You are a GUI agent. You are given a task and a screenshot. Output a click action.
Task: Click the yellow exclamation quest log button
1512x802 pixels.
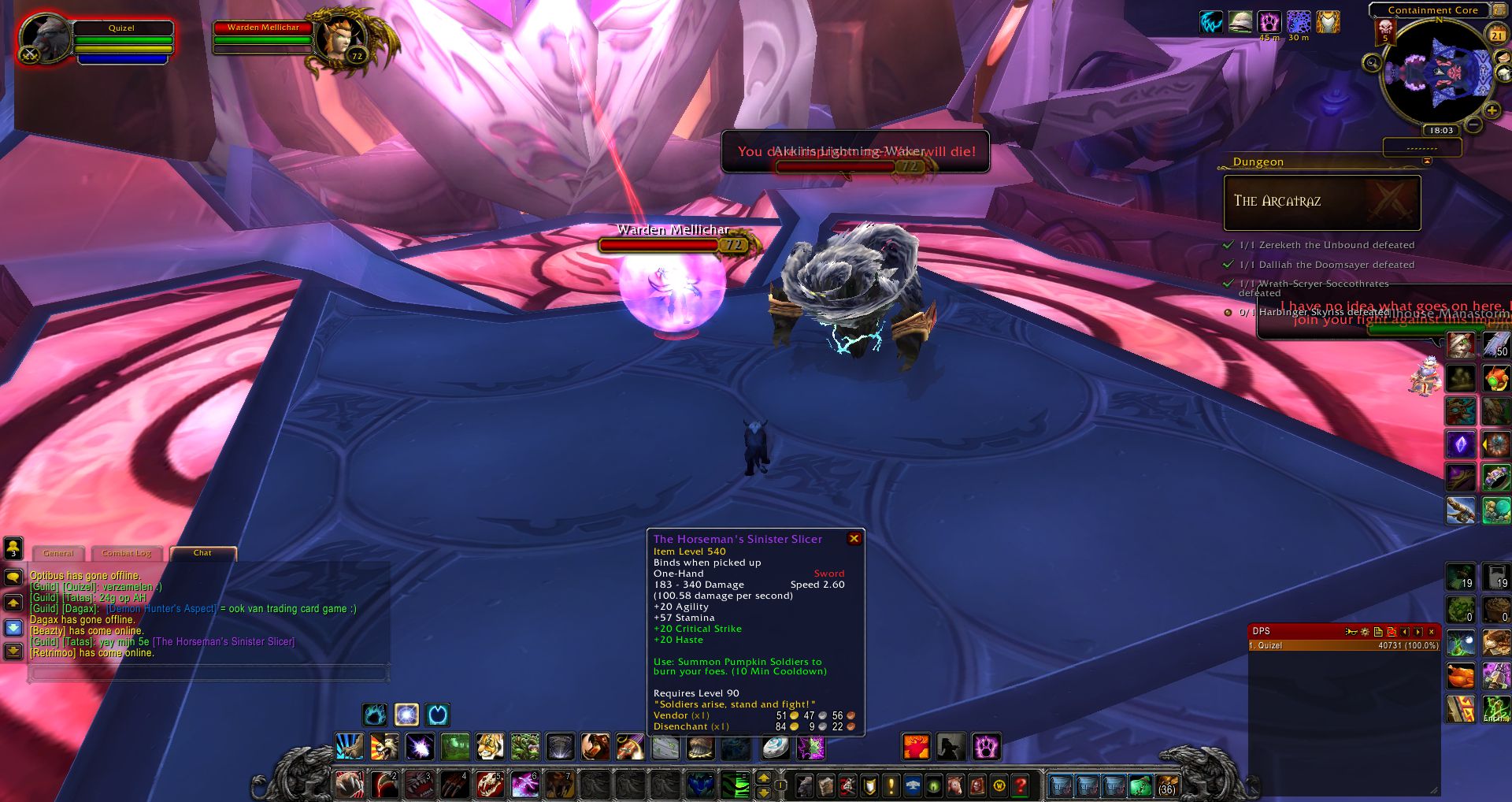[891, 785]
